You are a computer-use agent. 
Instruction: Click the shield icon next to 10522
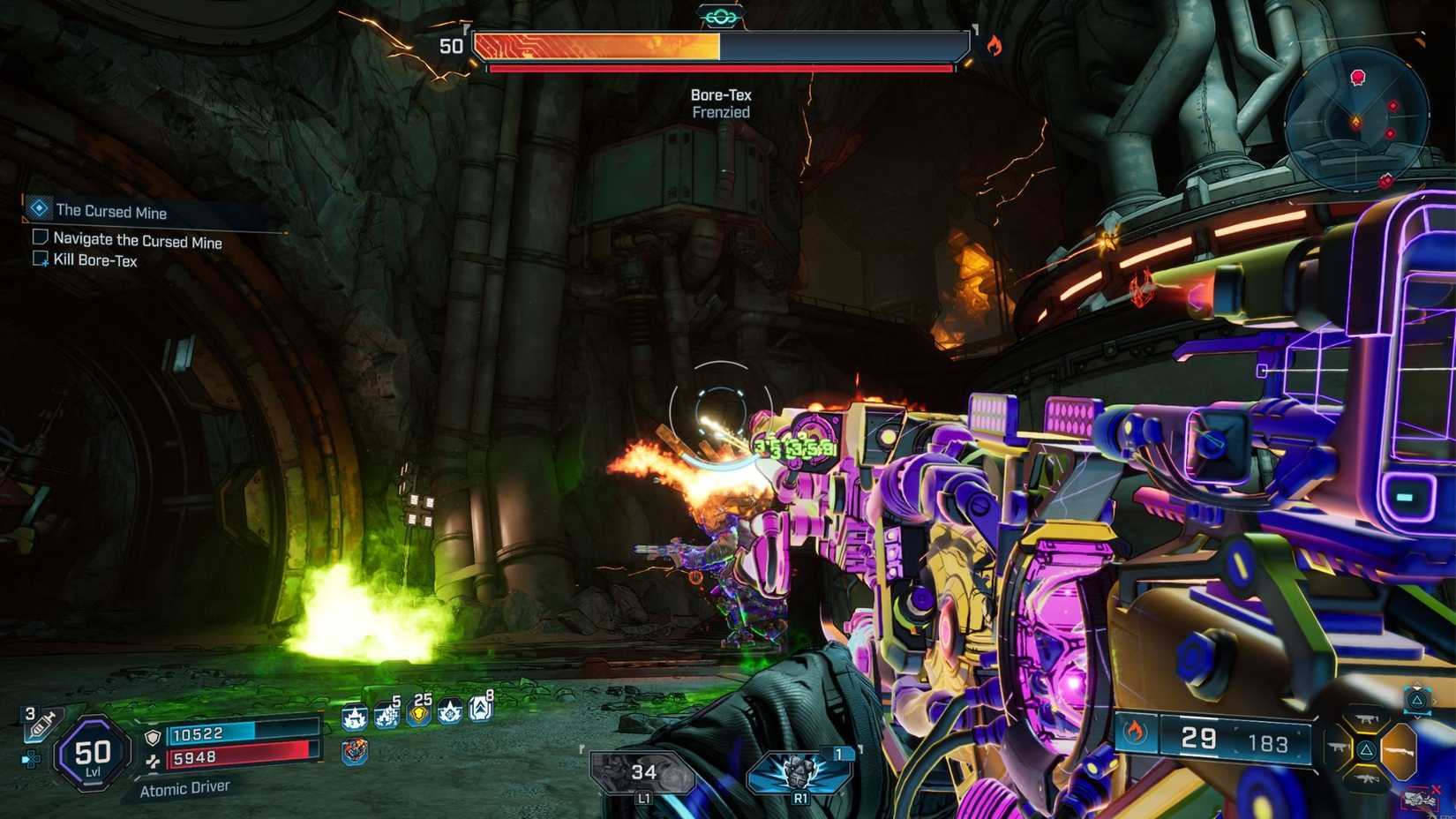coord(154,735)
